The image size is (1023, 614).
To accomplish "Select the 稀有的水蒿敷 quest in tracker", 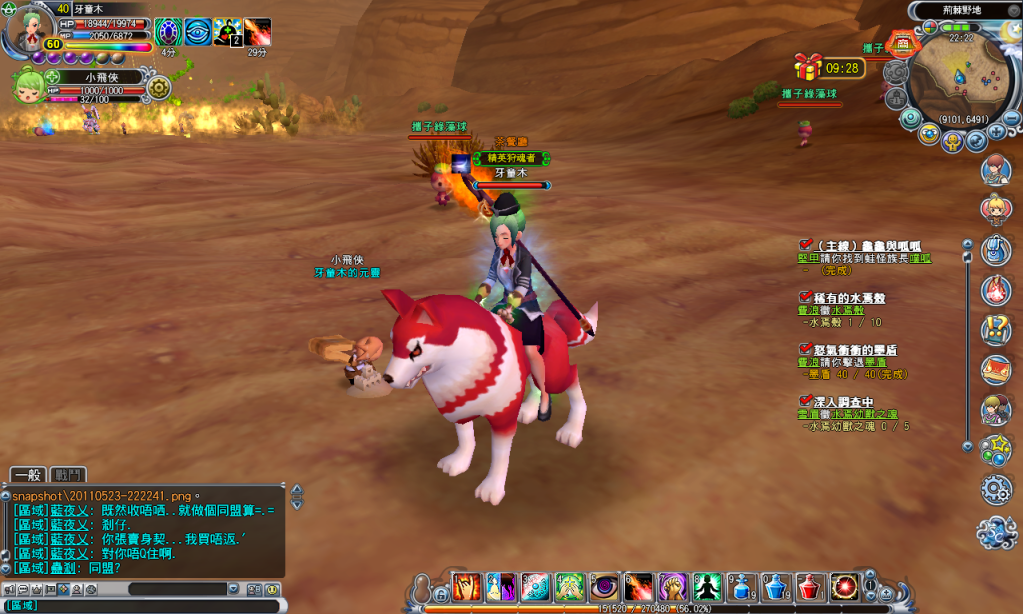I will point(850,298).
